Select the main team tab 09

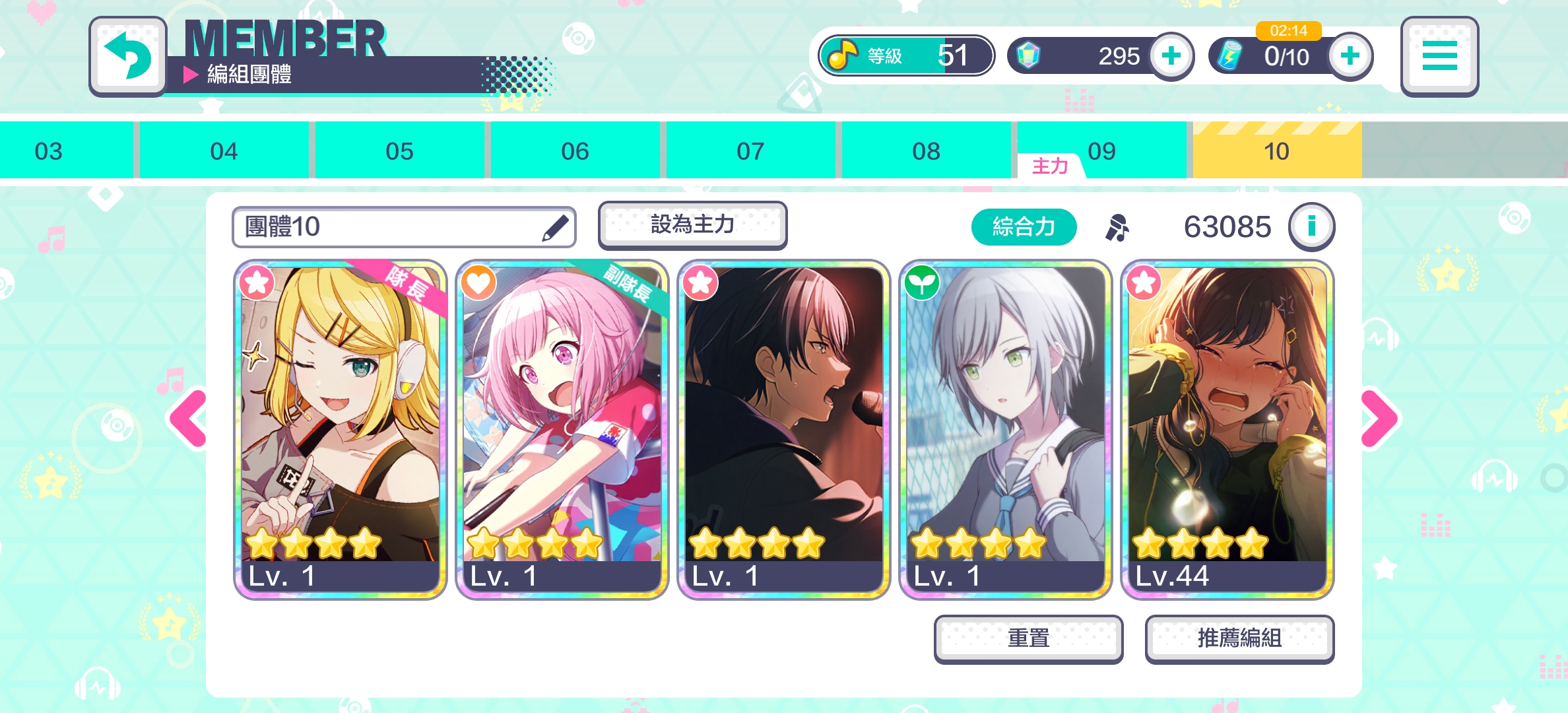click(1101, 151)
